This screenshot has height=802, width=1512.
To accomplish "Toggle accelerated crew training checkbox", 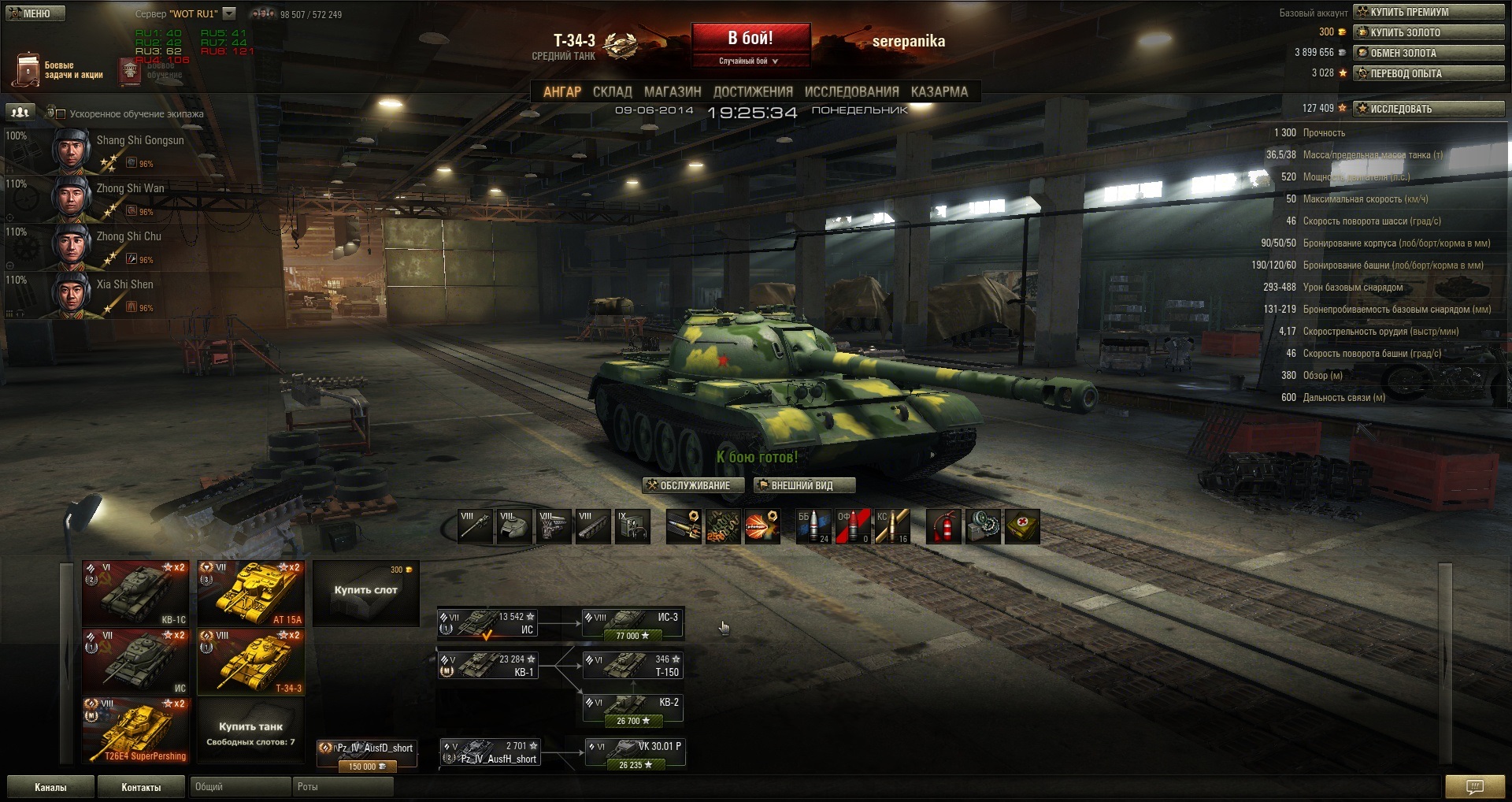I will click(61, 114).
